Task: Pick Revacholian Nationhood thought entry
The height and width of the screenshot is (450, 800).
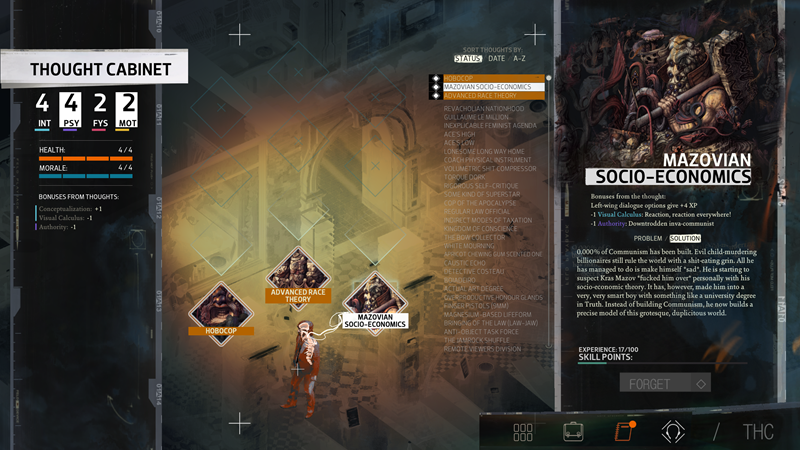Action: pos(487,106)
